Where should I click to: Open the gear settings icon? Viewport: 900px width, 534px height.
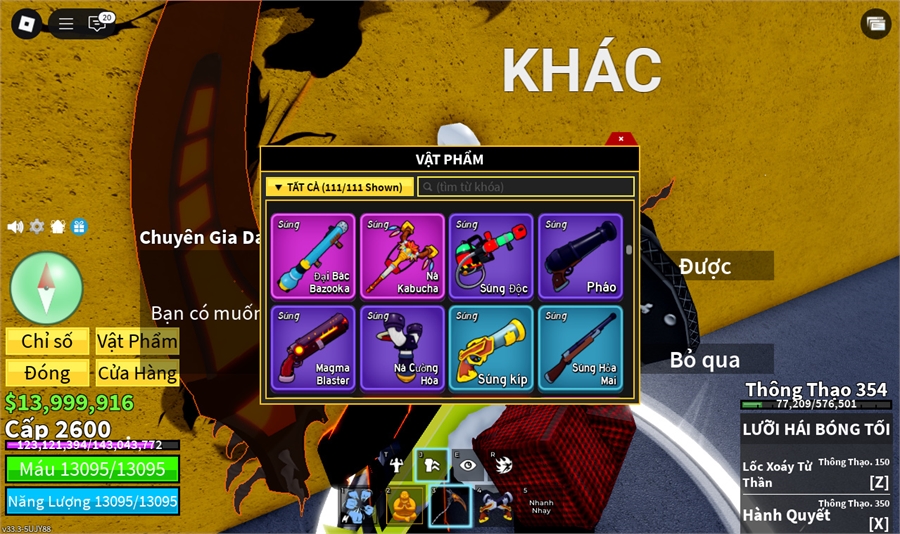click(x=37, y=227)
